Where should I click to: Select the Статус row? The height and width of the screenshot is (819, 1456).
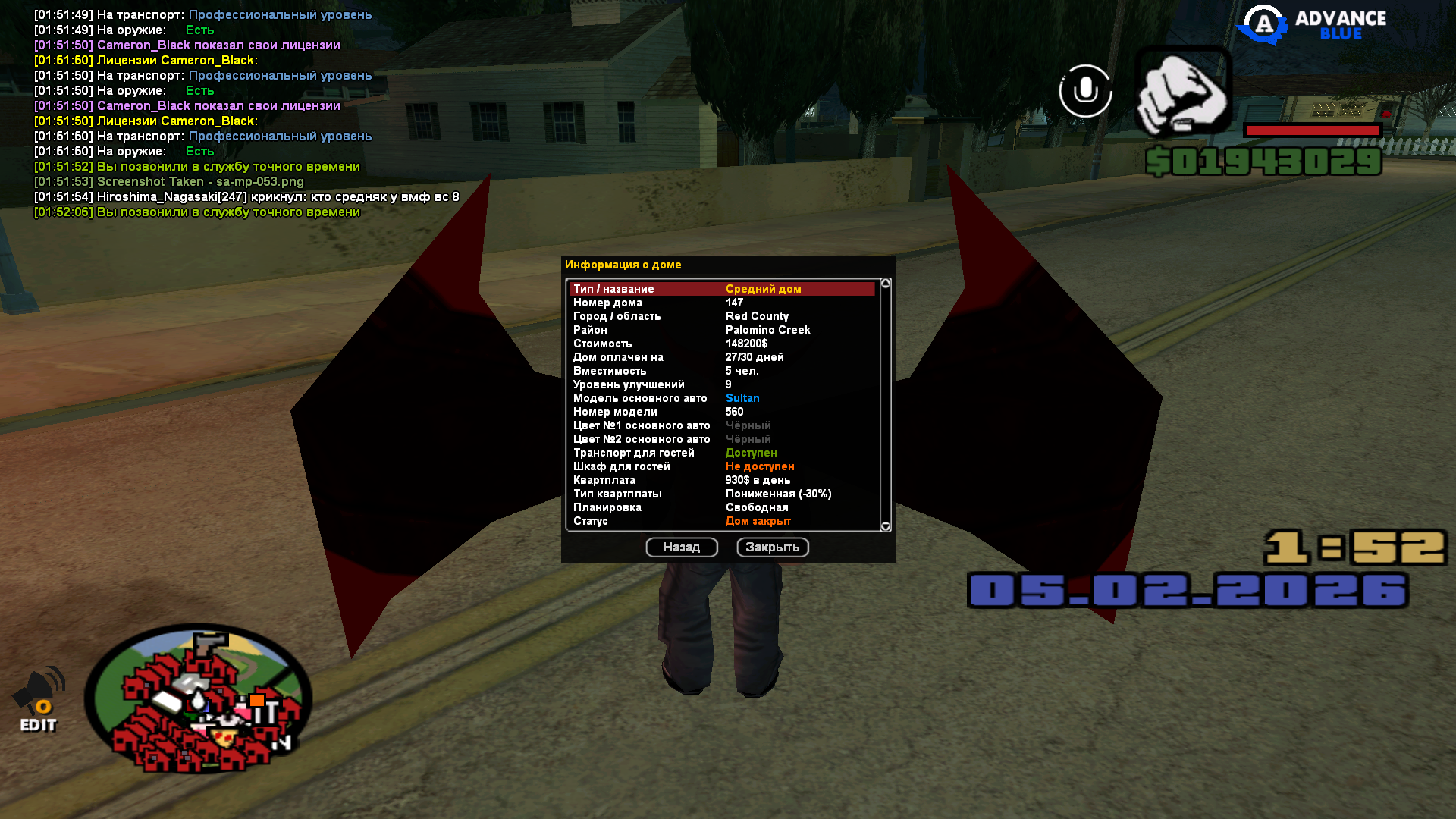click(x=720, y=521)
